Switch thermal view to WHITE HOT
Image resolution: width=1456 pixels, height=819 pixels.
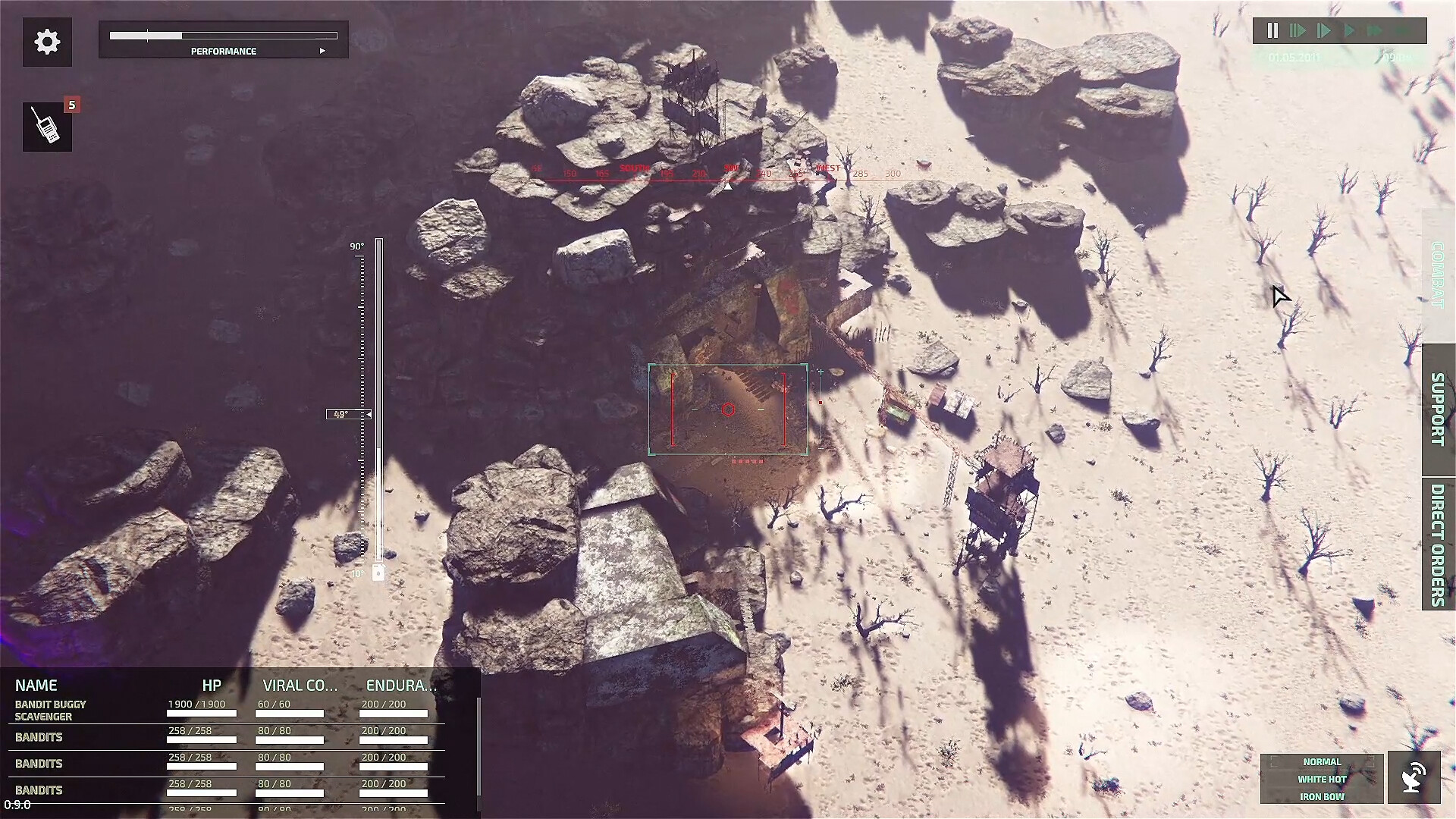(x=1321, y=779)
